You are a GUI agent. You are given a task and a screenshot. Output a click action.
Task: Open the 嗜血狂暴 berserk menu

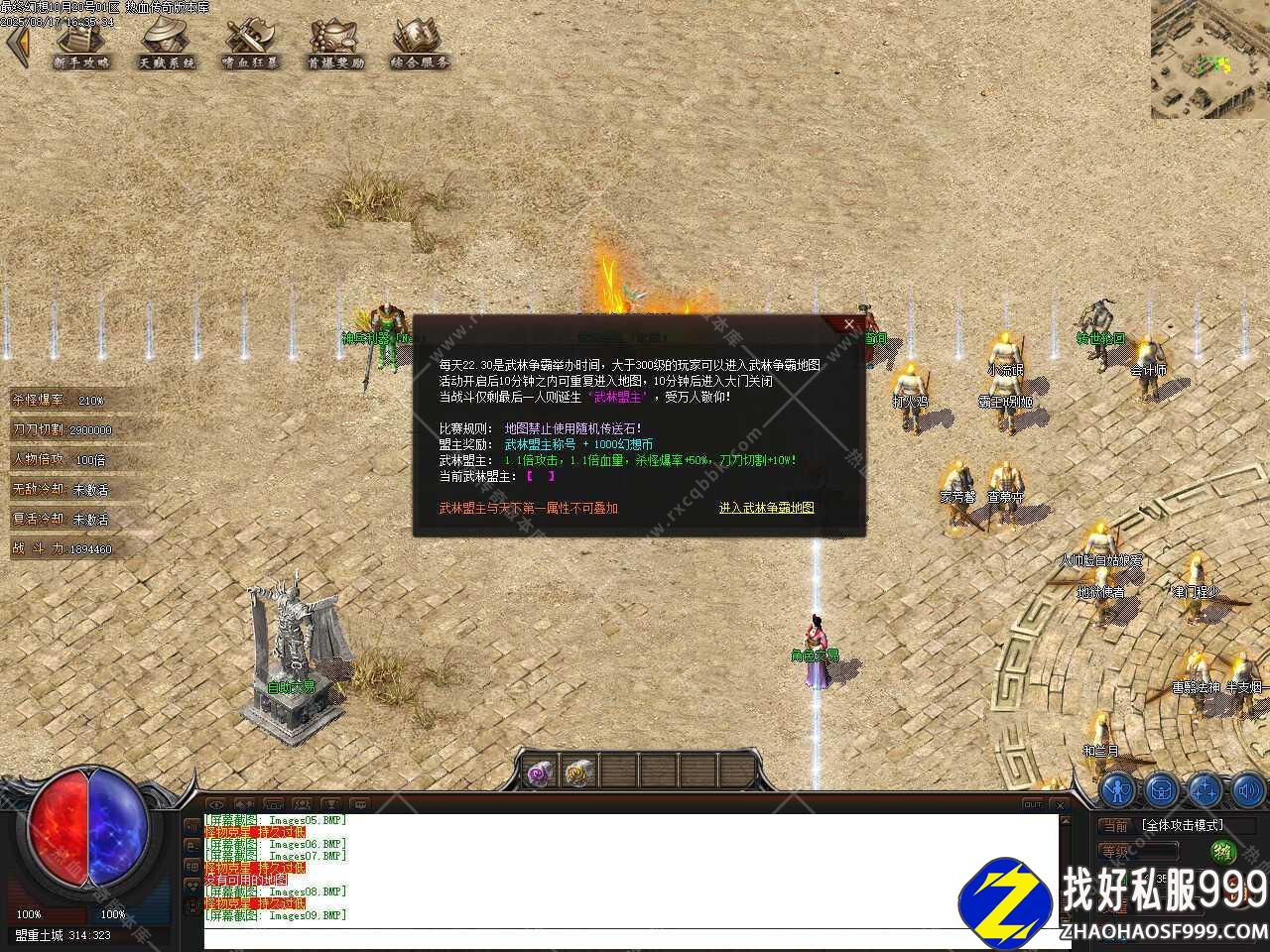point(250,45)
